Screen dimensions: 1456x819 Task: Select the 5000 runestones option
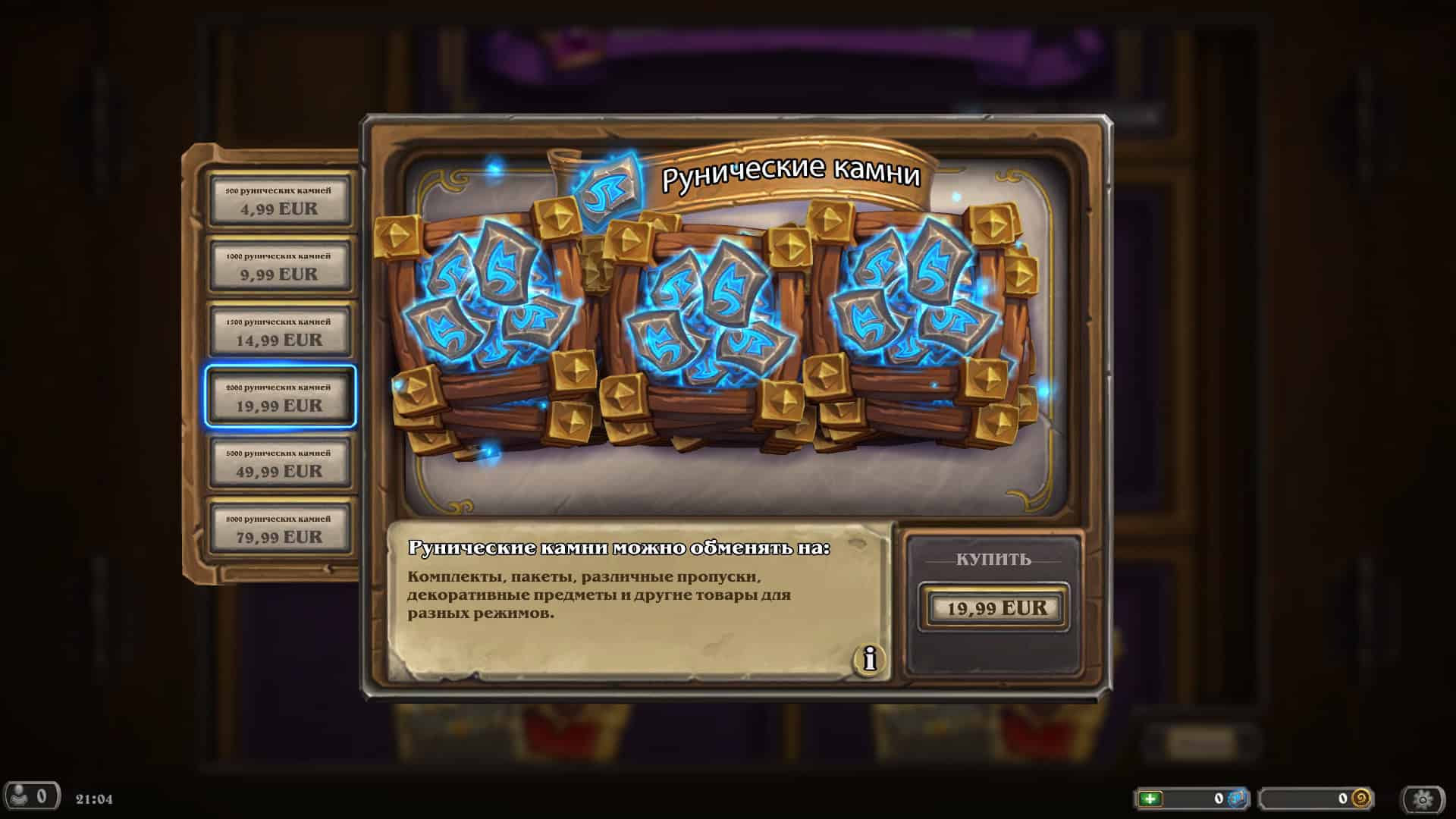click(281, 463)
